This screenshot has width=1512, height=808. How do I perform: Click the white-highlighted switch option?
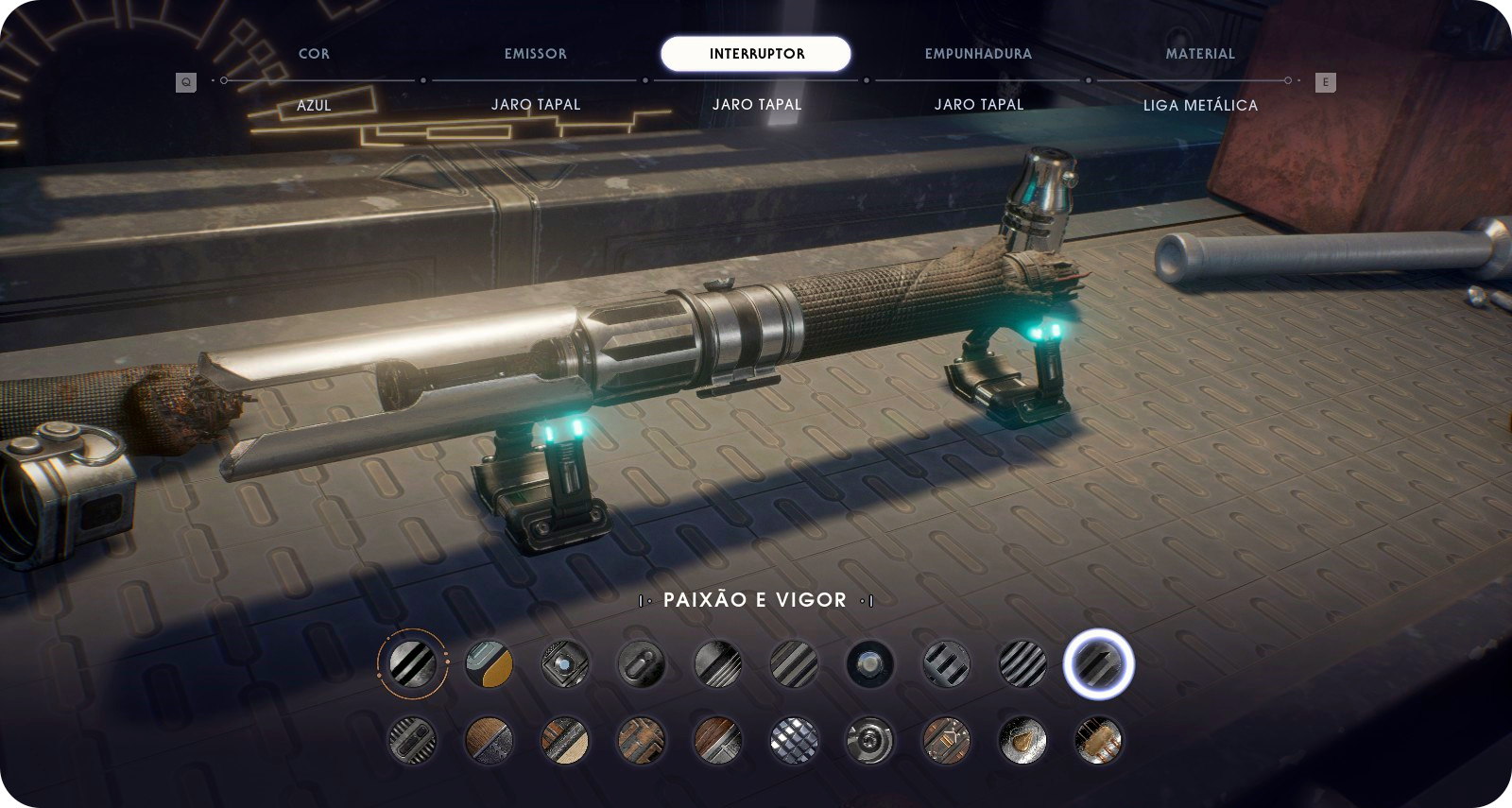1098,663
